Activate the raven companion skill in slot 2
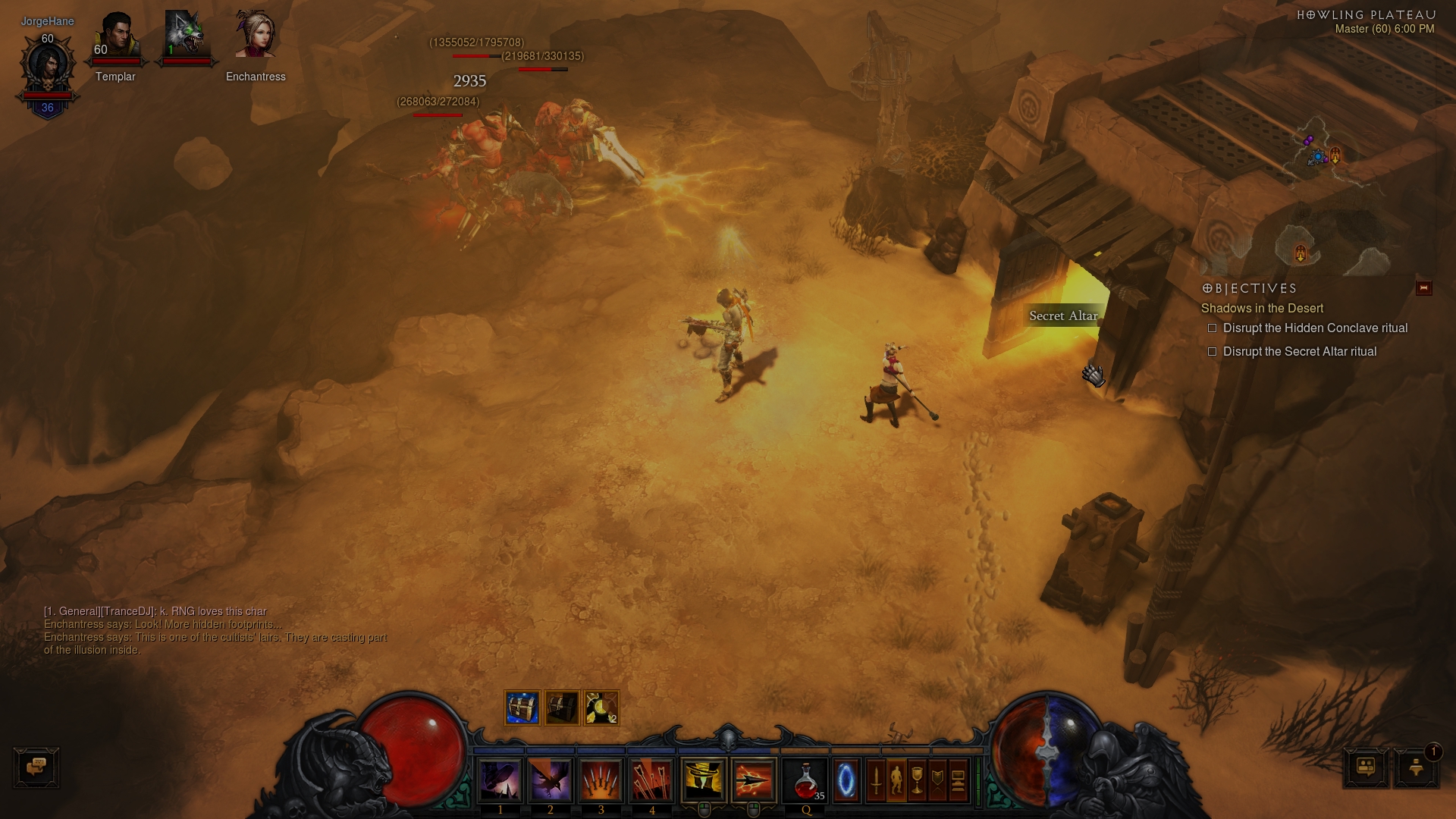This screenshot has width=1456, height=819. point(551,780)
